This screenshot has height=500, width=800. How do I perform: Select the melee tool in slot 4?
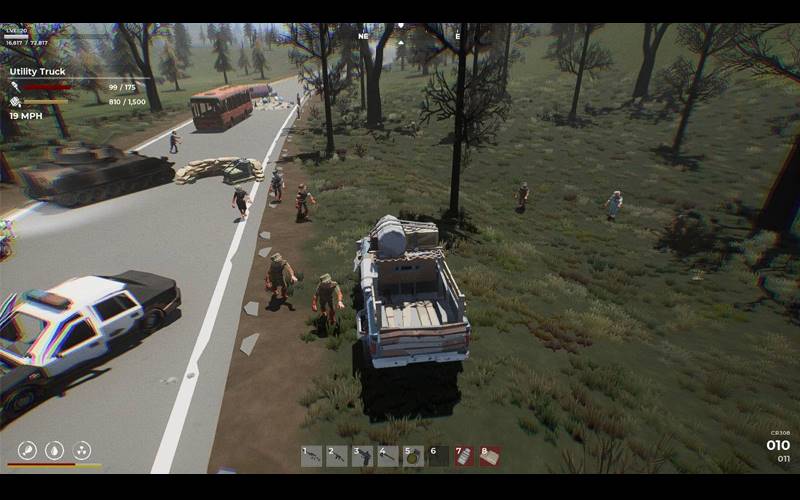point(388,456)
